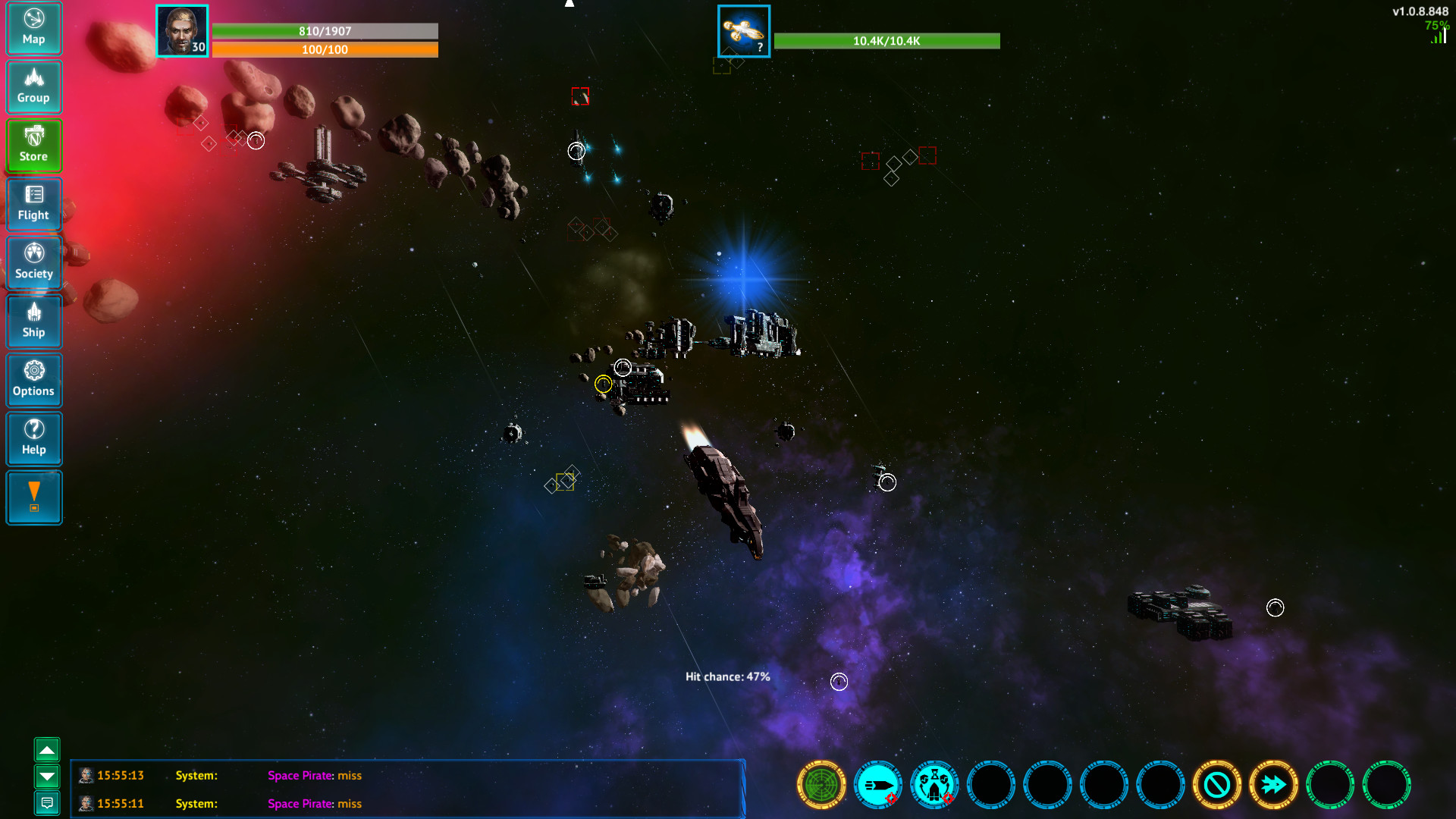Activate the green radar scan ability

821,786
